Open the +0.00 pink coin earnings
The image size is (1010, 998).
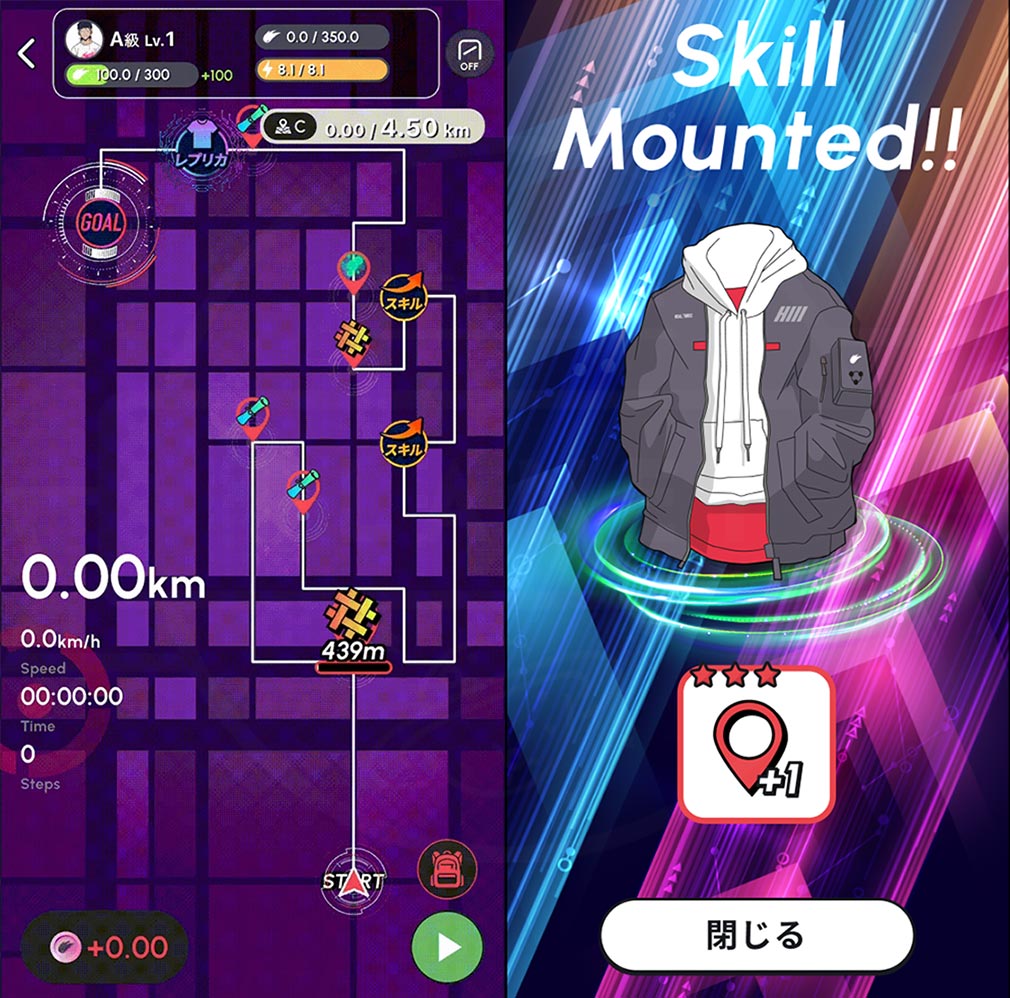pyautogui.click(x=104, y=946)
